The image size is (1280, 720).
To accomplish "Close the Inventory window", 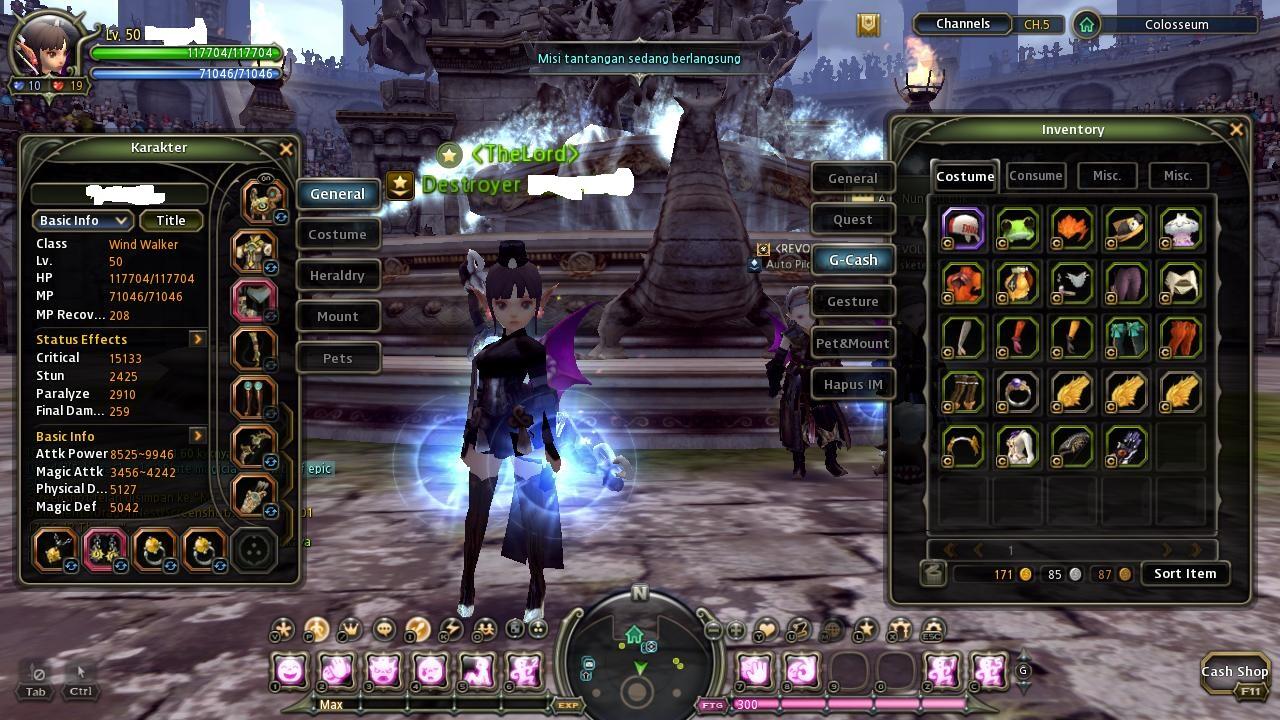I will pos(1236,129).
